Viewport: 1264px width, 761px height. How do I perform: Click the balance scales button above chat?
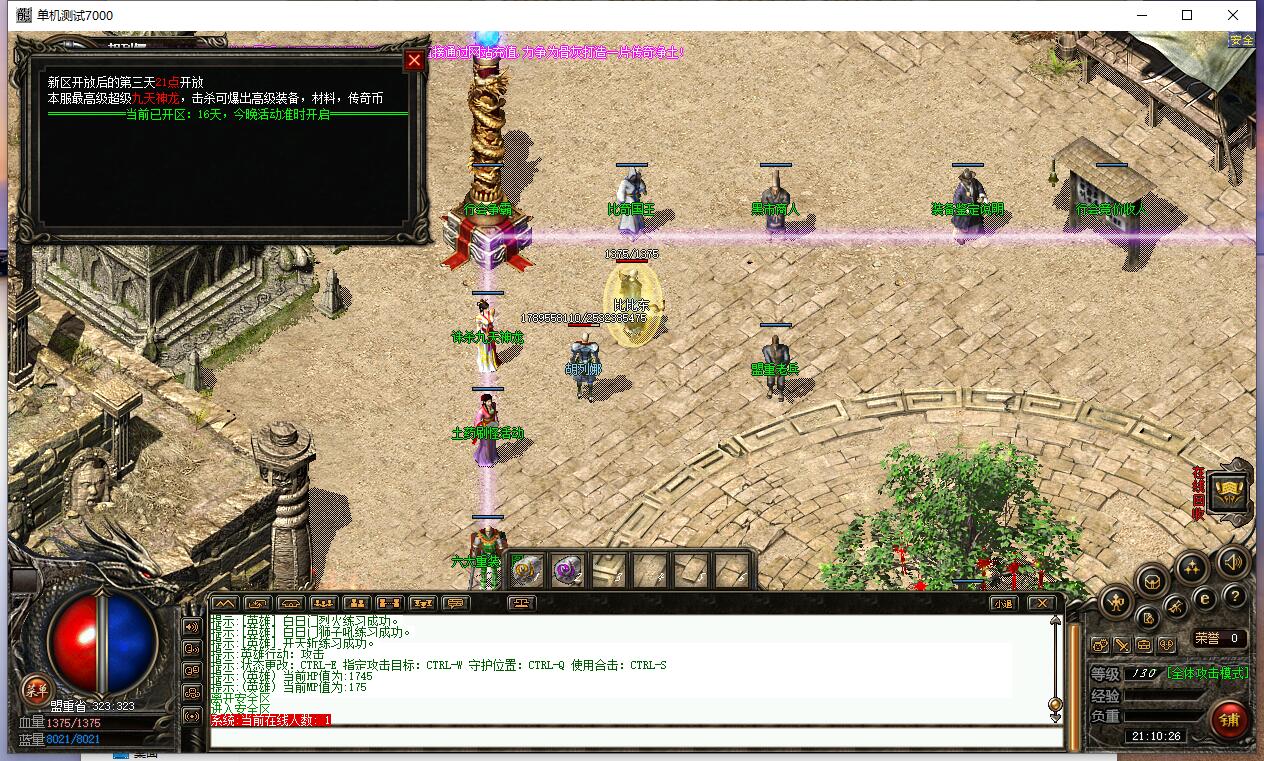point(521,603)
